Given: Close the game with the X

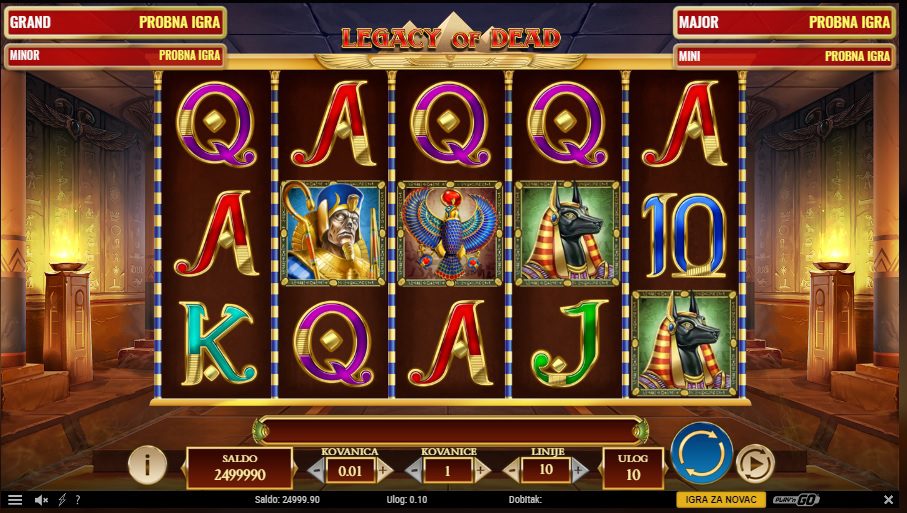Looking at the screenshot, I should point(889,499).
